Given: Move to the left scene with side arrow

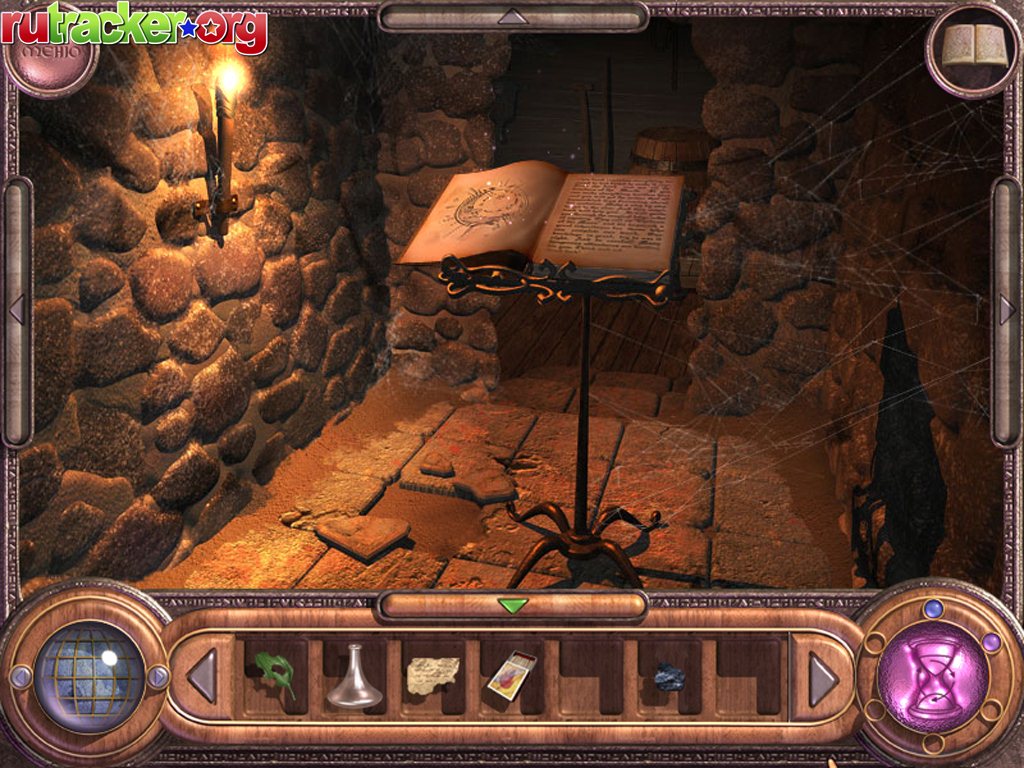Looking at the screenshot, I should [16, 310].
